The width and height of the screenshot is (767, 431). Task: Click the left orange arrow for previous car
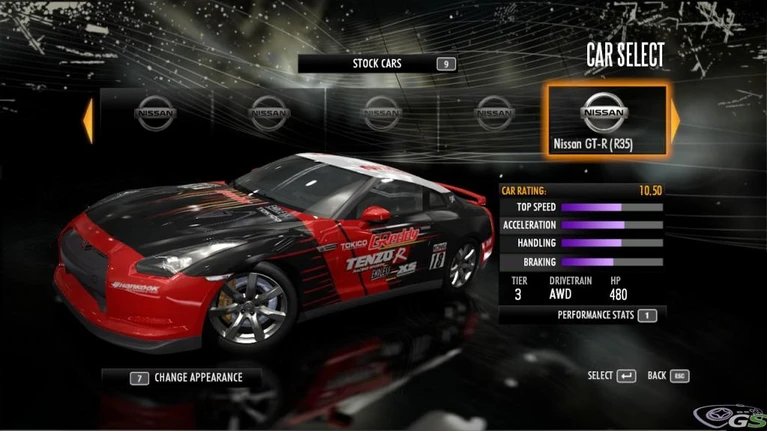(88, 120)
